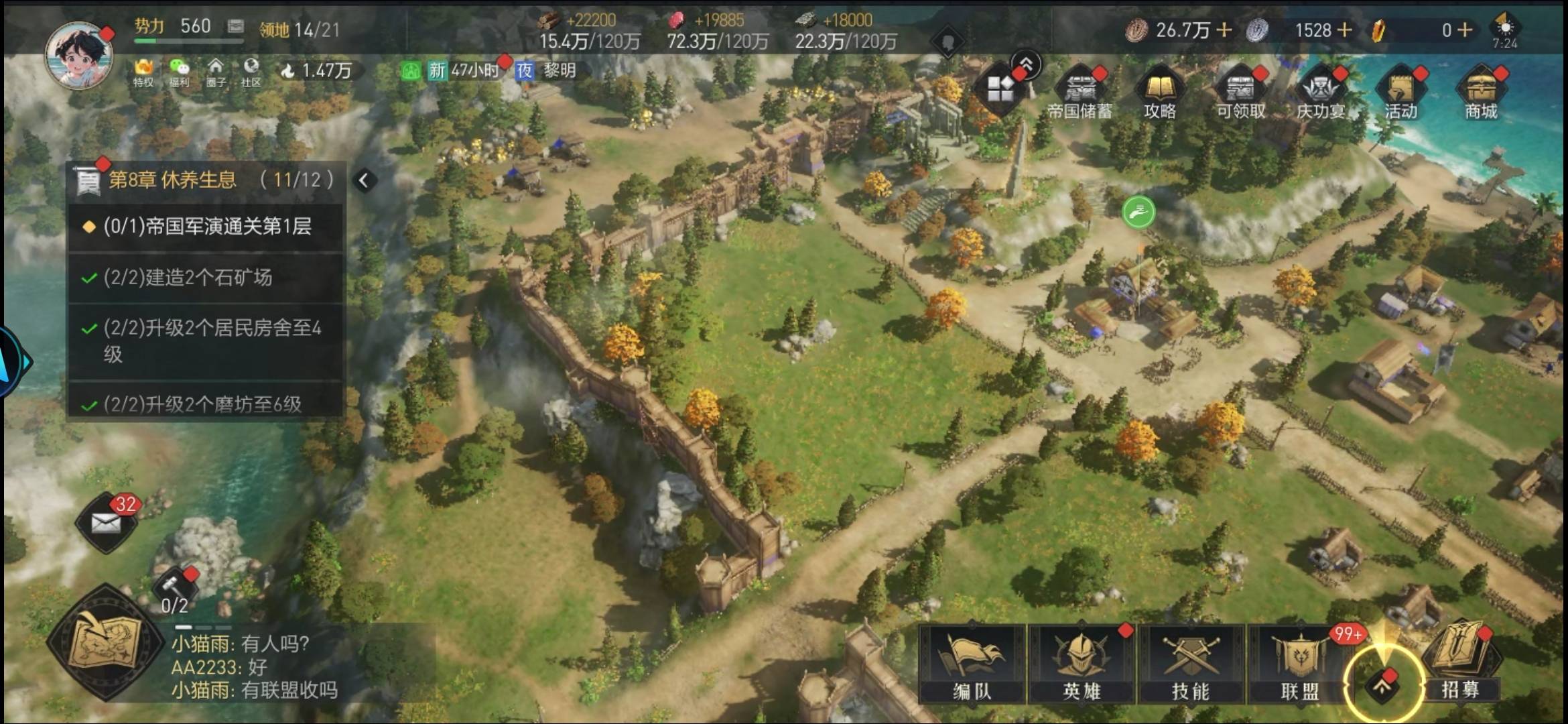The height and width of the screenshot is (724, 1568).
Task: Open the player avatar profile
Action: [78, 55]
